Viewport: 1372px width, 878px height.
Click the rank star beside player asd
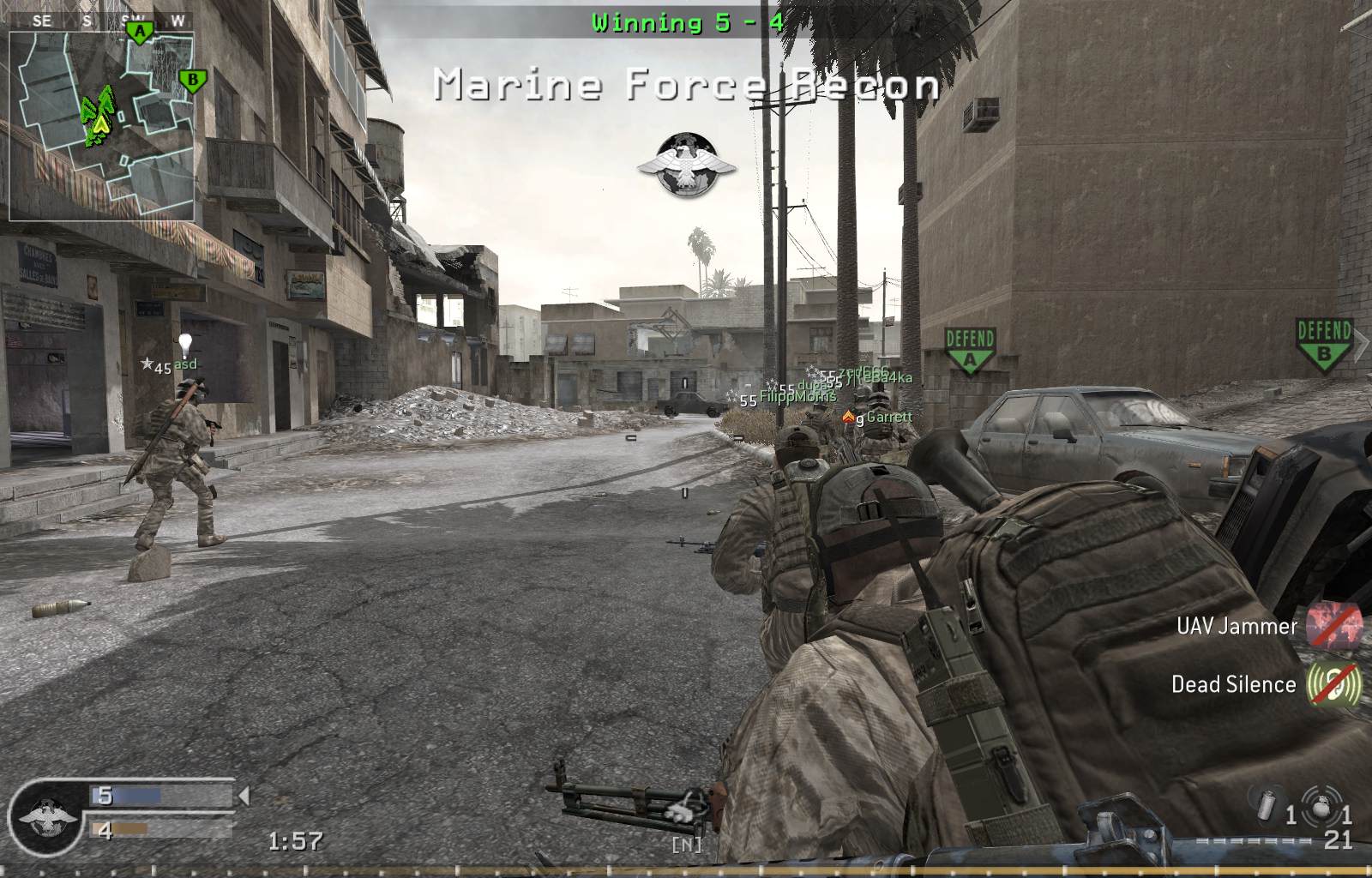point(147,364)
